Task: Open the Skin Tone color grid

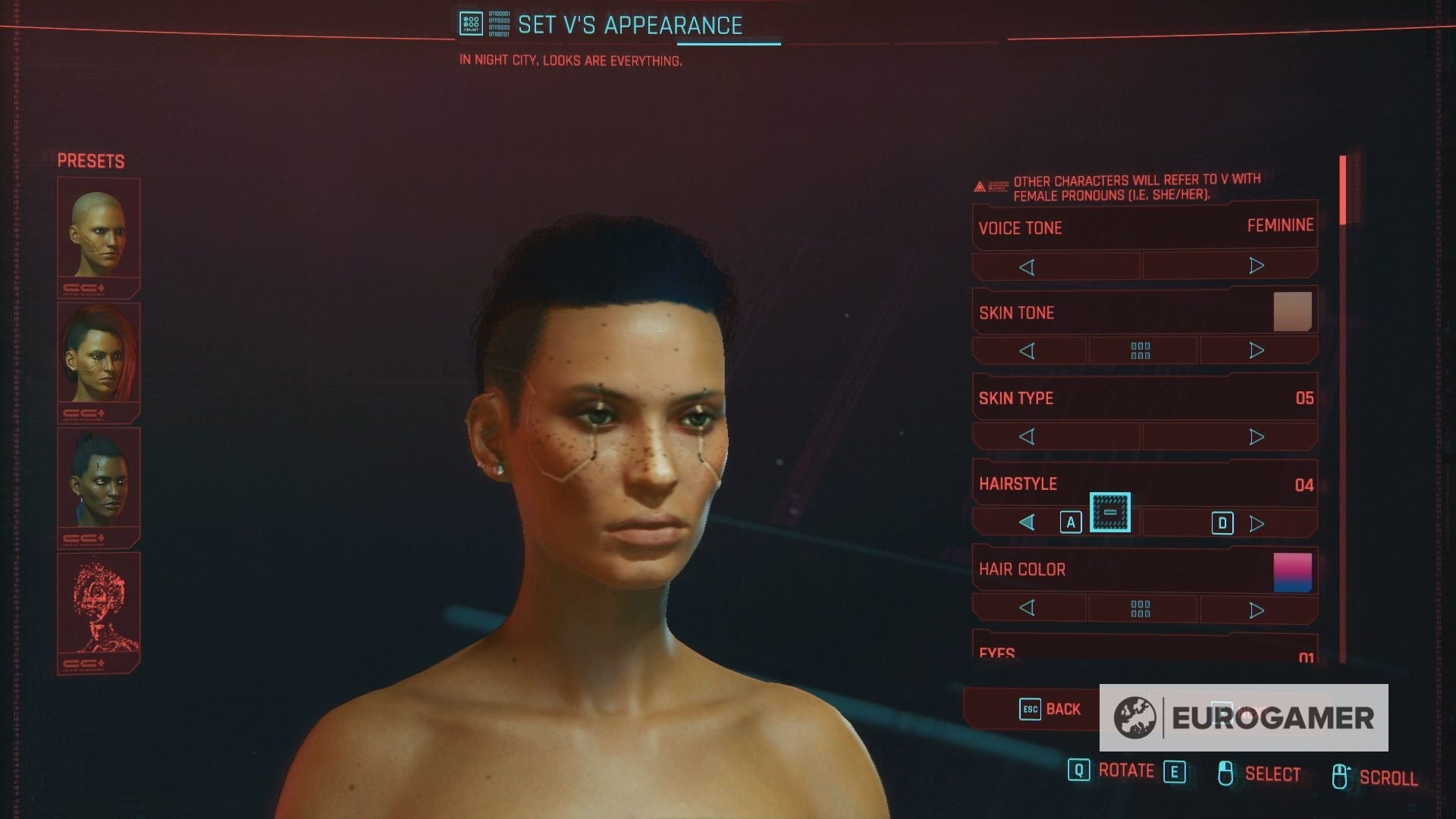Action: pos(1141,351)
